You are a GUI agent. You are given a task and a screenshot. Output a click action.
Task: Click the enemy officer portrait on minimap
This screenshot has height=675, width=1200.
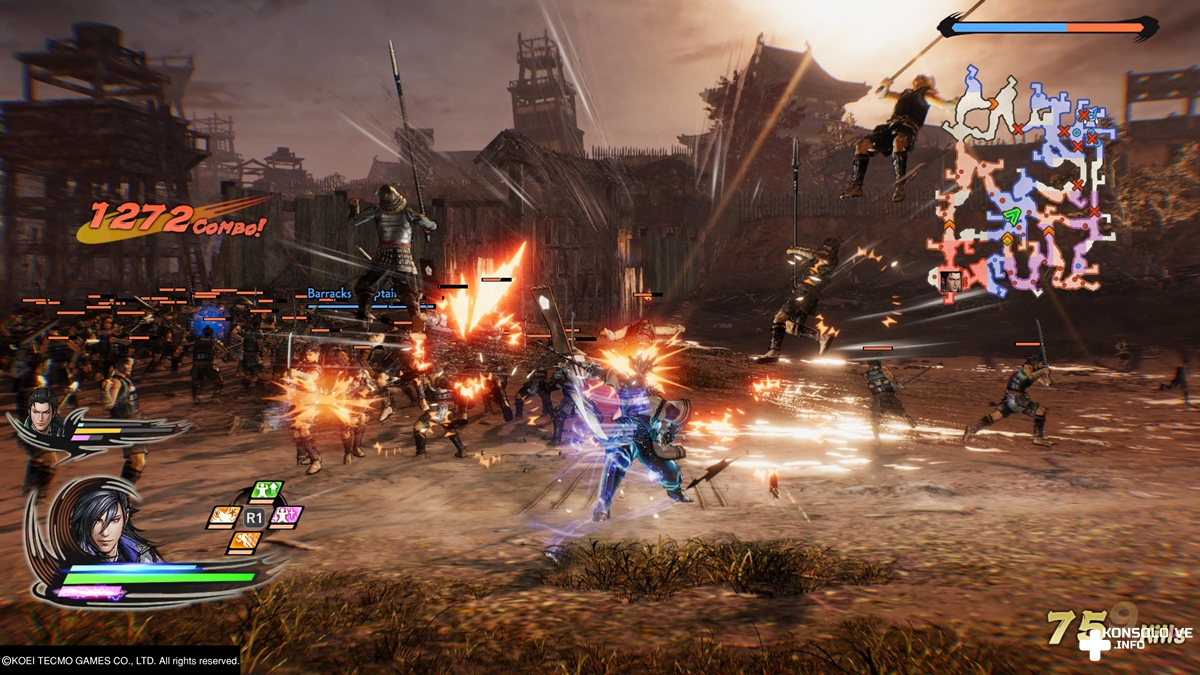[x=952, y=281]
